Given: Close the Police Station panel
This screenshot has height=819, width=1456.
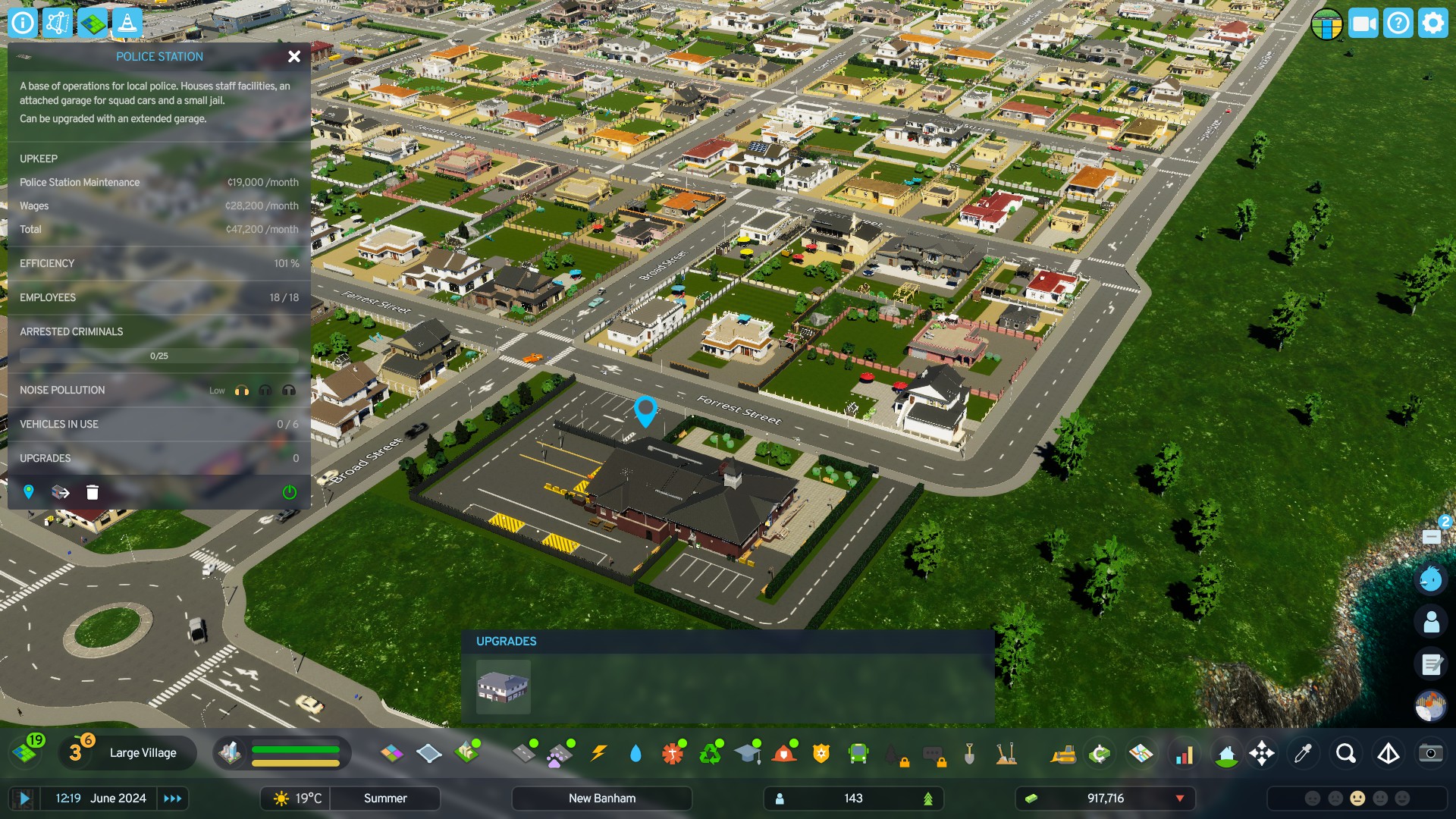Looking at the screenshot, I should (x=294, y=56).
